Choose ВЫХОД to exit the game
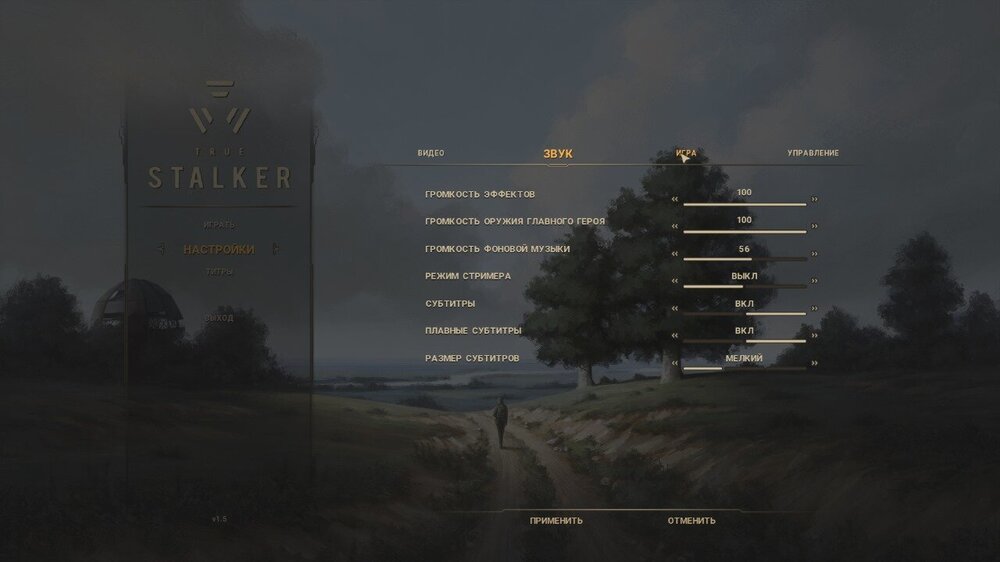This screenshot has height=562, width=1000. tap(219, 318)
